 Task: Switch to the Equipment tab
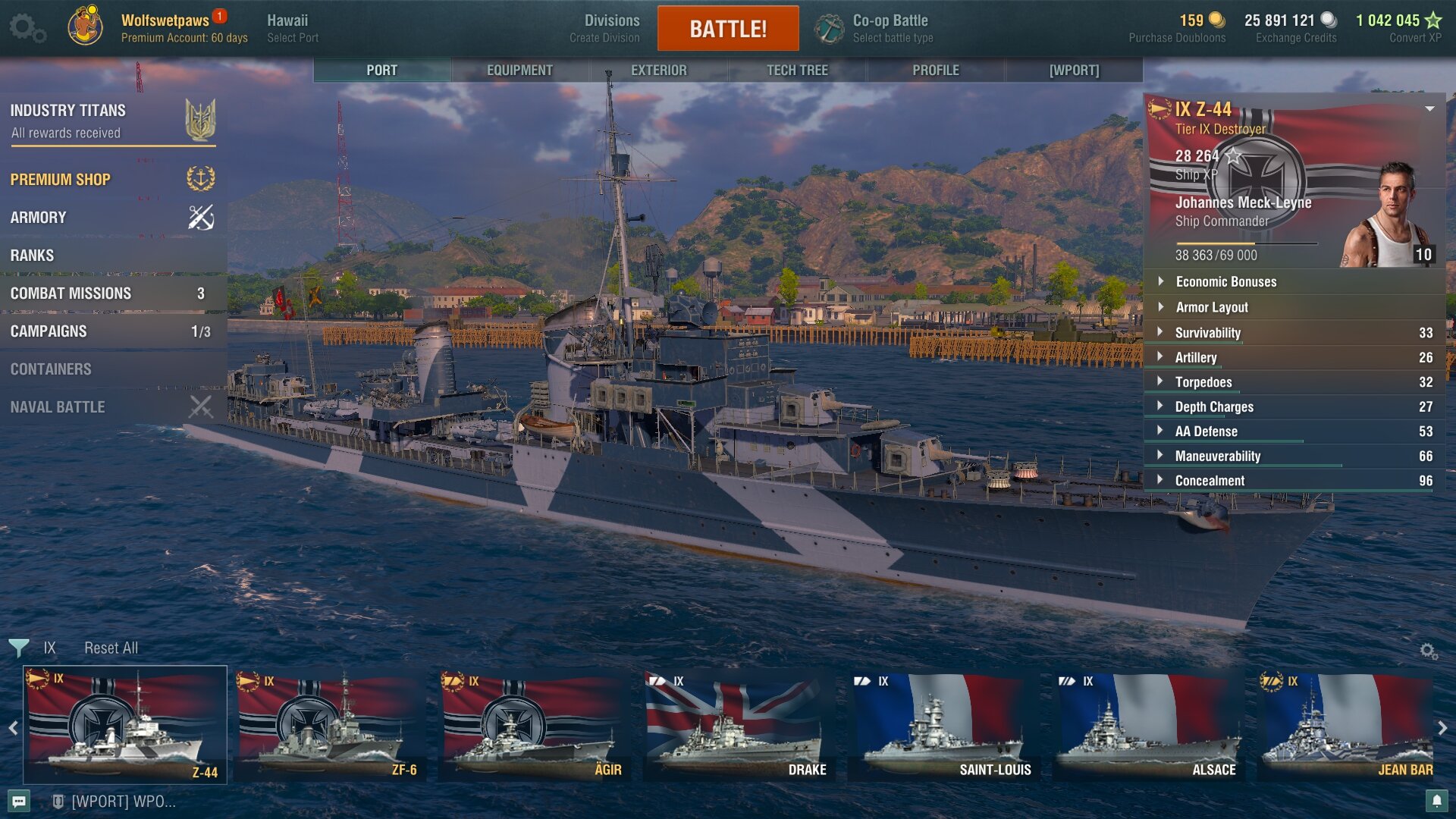click(x=519, y=70)
